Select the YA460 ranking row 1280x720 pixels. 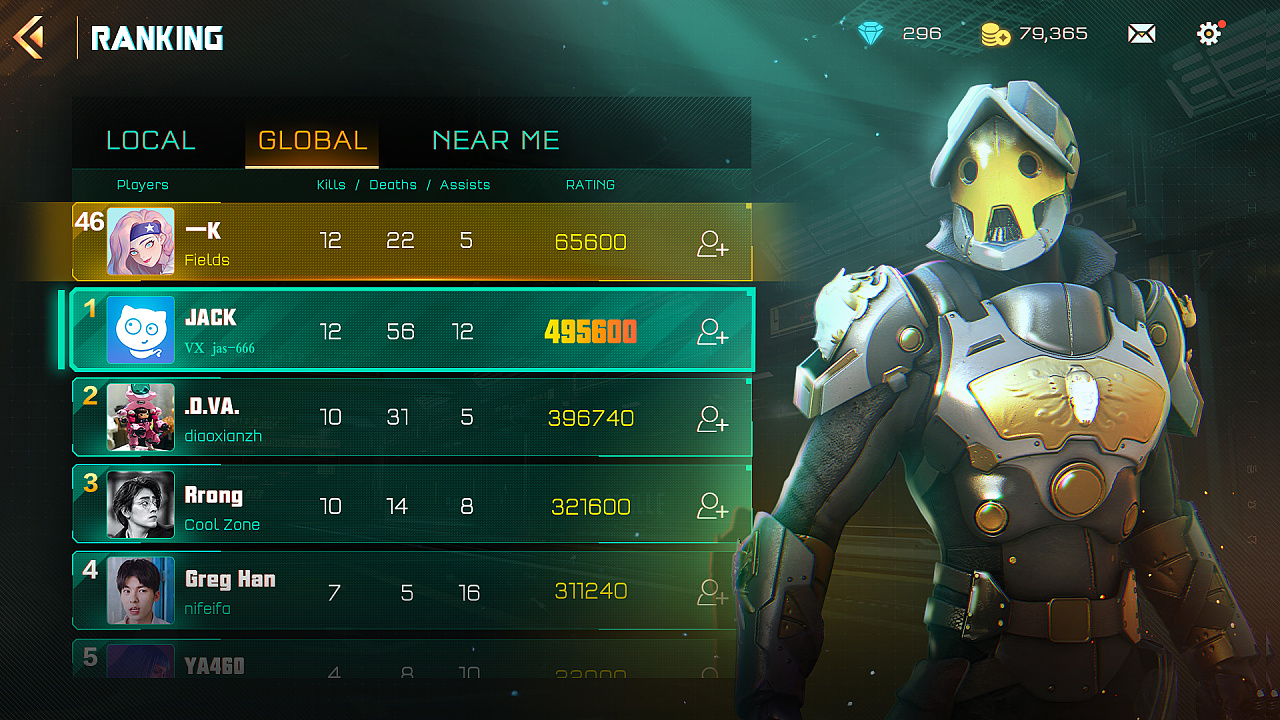400,662
